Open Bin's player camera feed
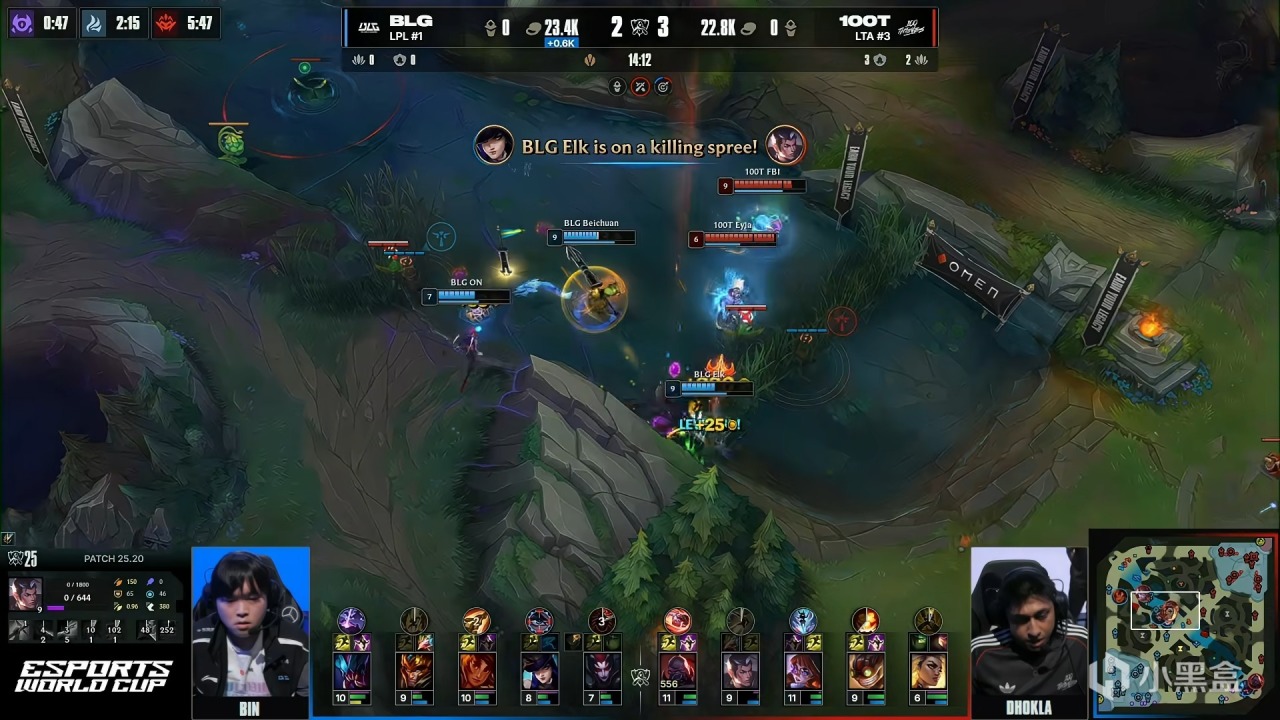Viewport: 1280px width, 720px height. [x=250, y=625]
